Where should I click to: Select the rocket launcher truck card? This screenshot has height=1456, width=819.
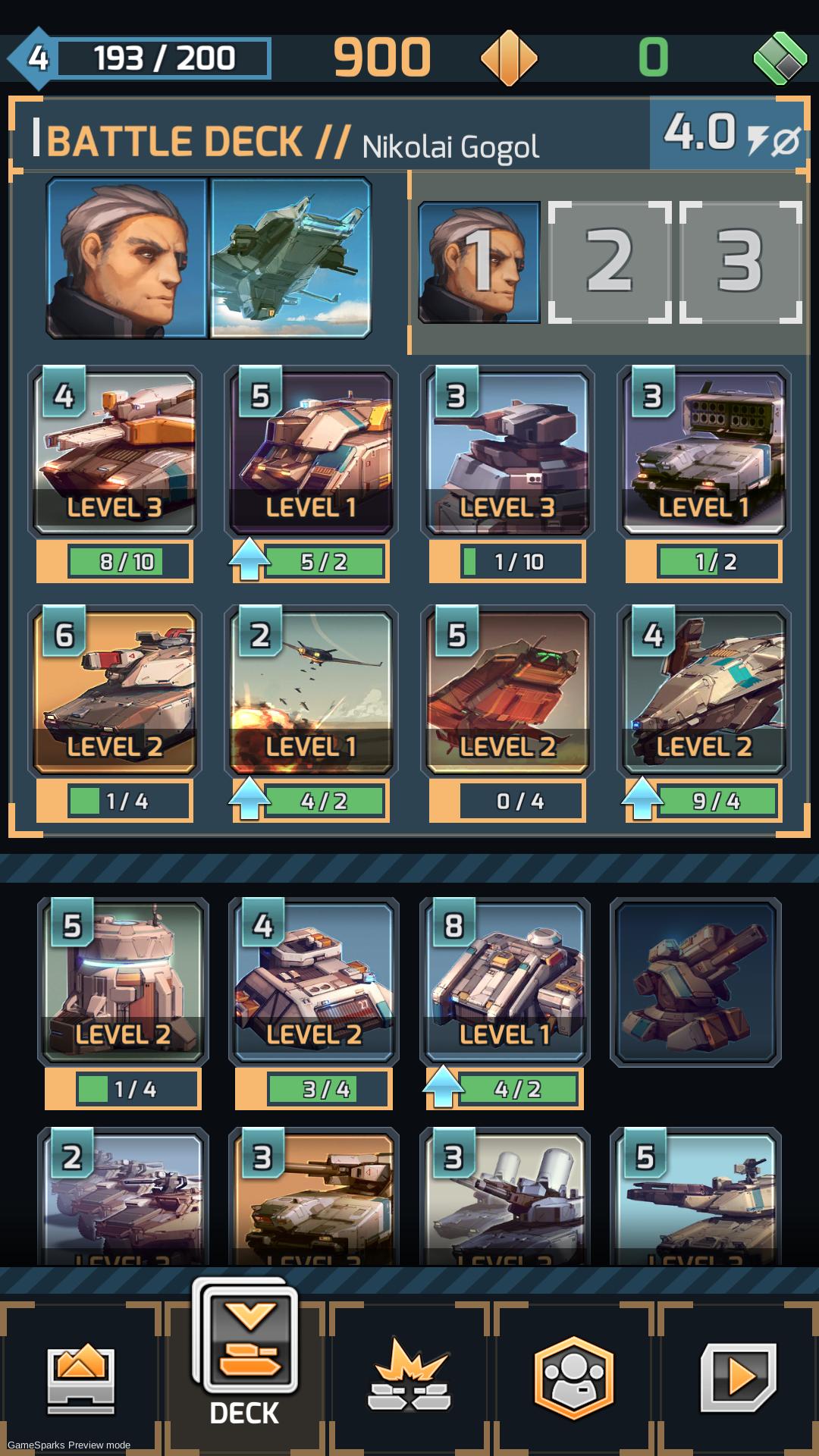[x=704, y=451]
